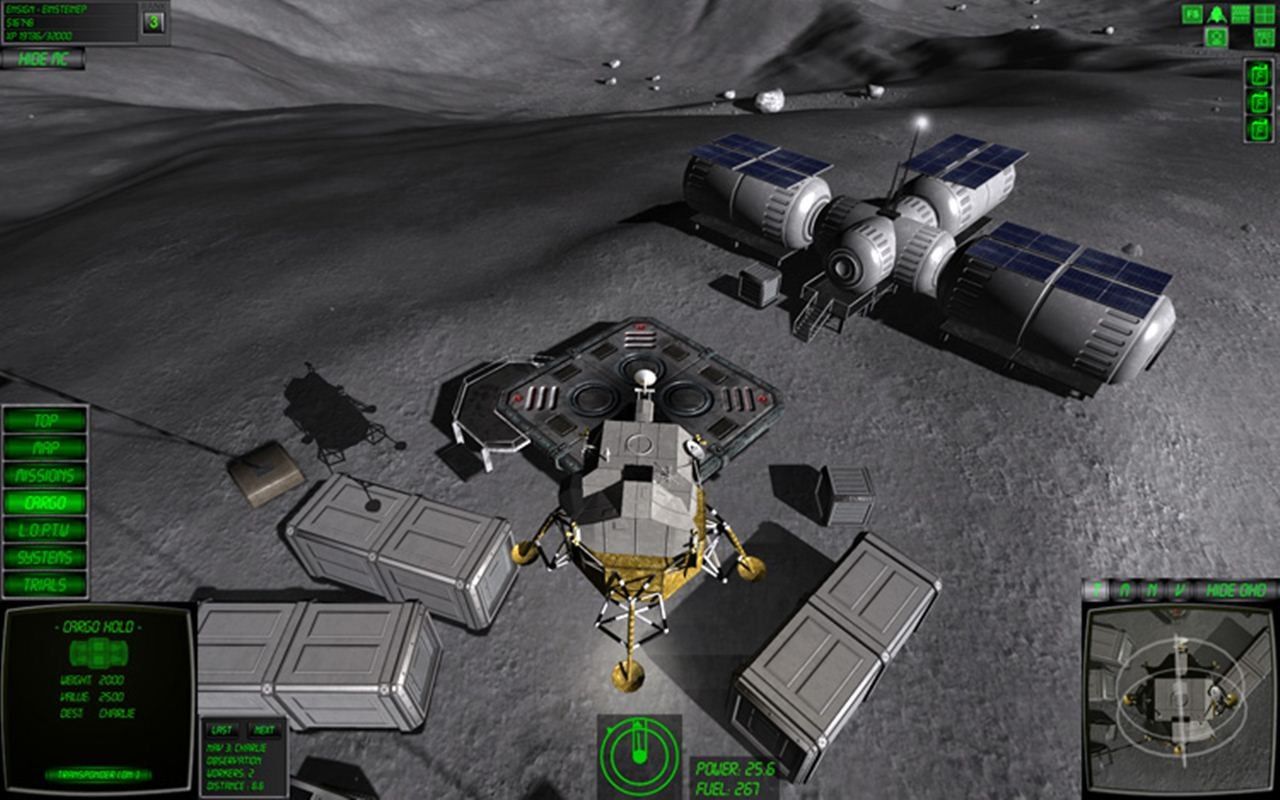Click the overhead camera view
The image size is (1280, 800).
pyautogui.click(x=1178, y=697)
